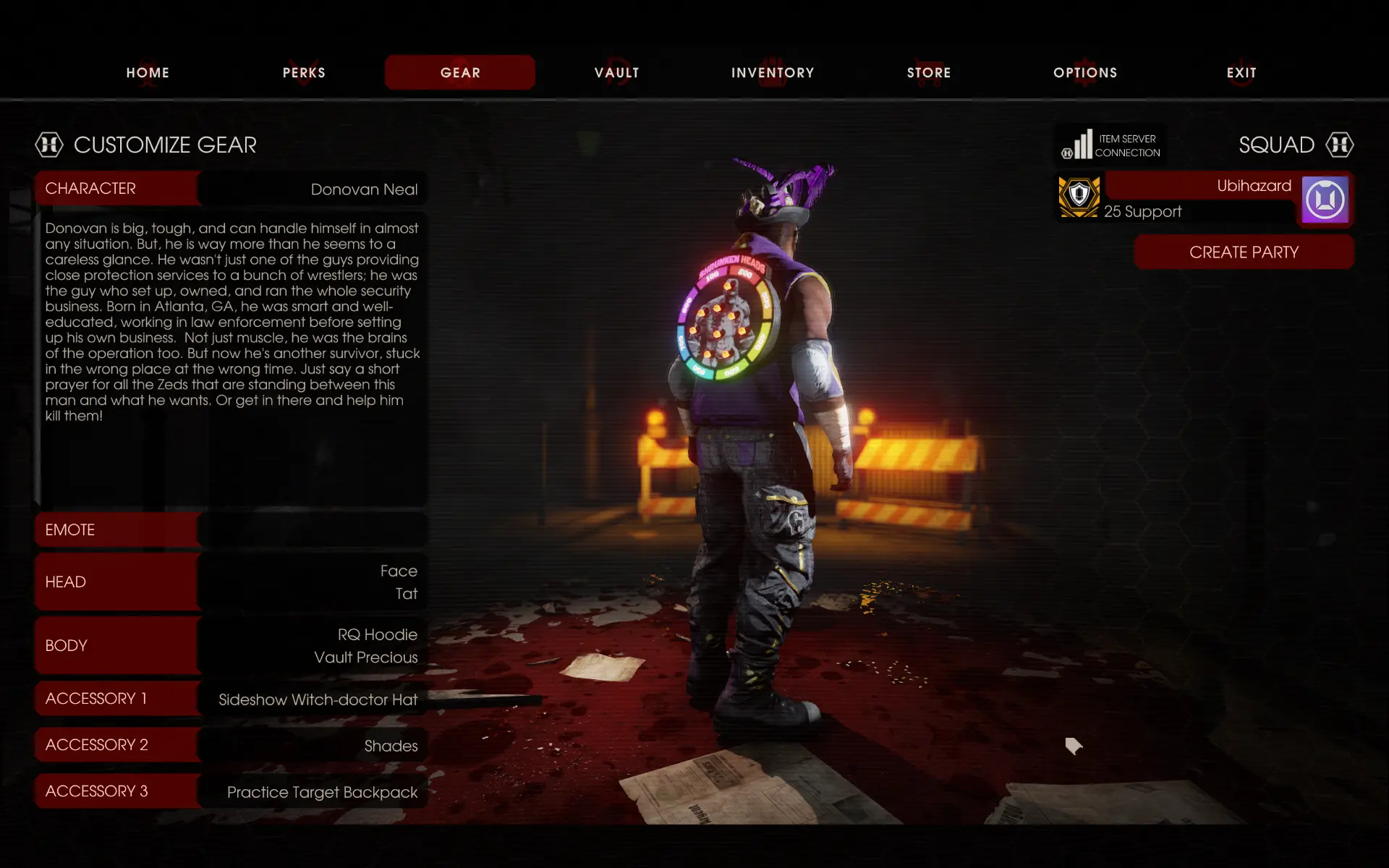1389x868 pixels.
Task: Go to the Inventory tab
Action: tap(773, 72)
